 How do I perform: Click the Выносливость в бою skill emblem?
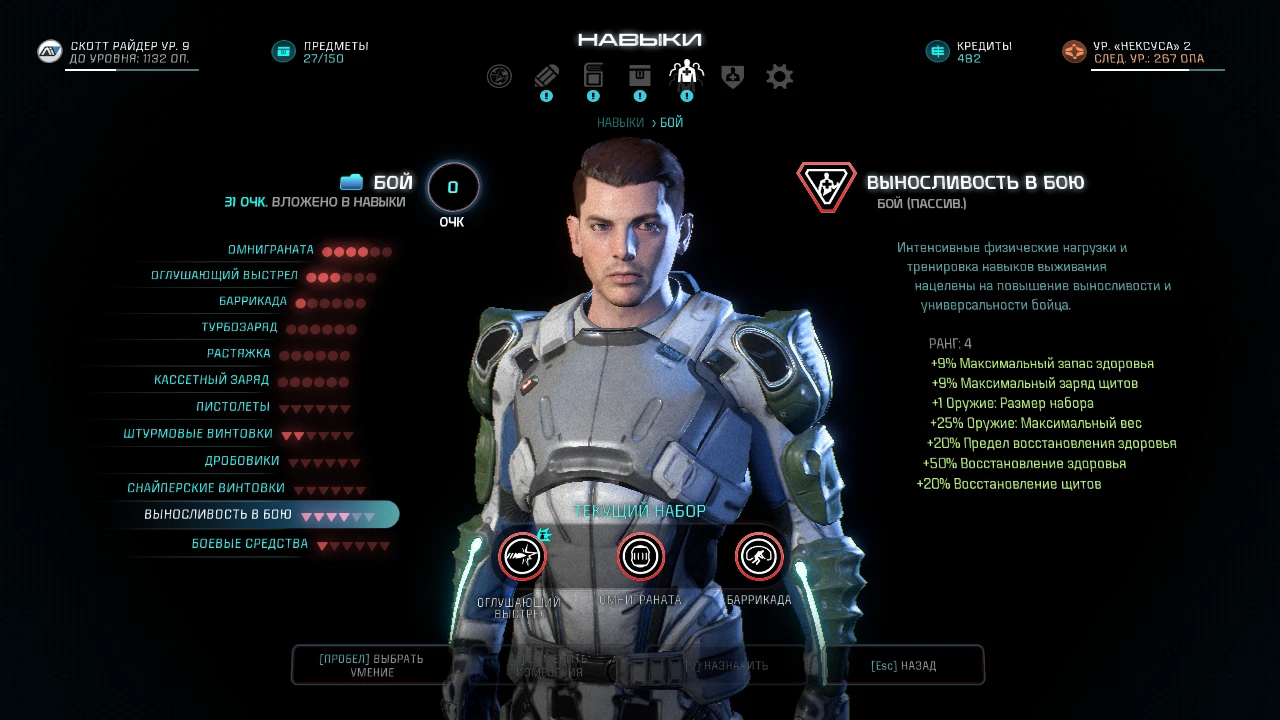pyautogui.click(x=826, y=185)
